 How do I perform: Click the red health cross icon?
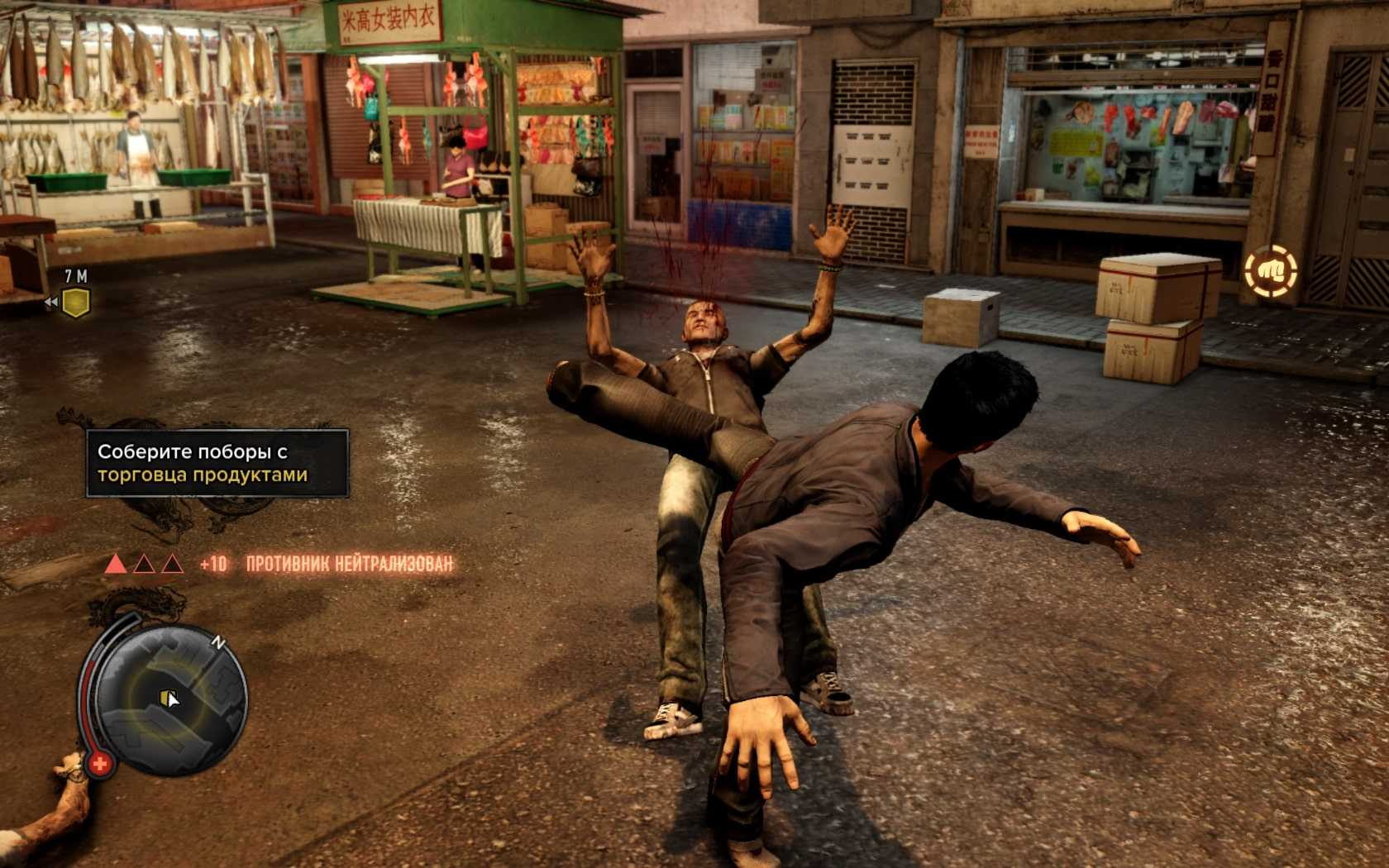point(100,763)
